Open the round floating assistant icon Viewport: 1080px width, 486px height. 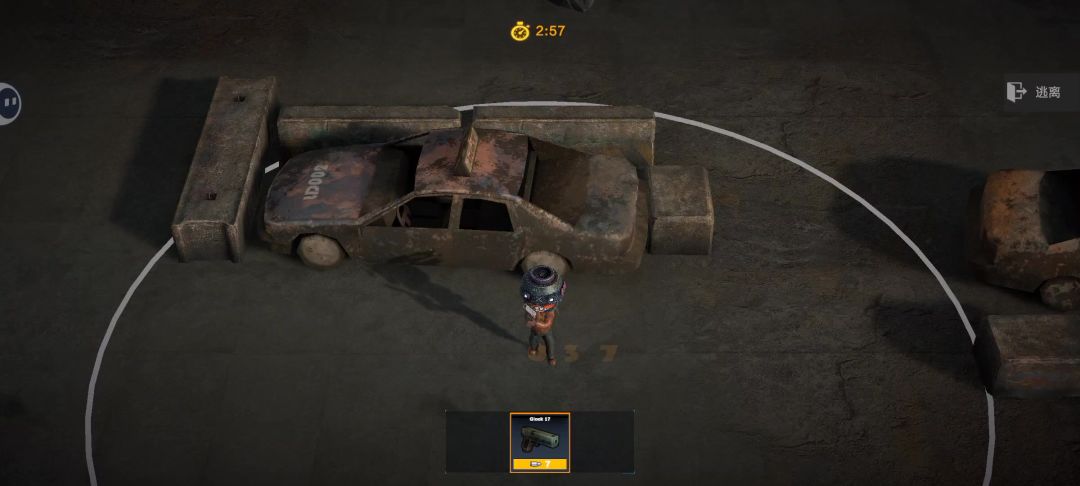pos(8,103)
